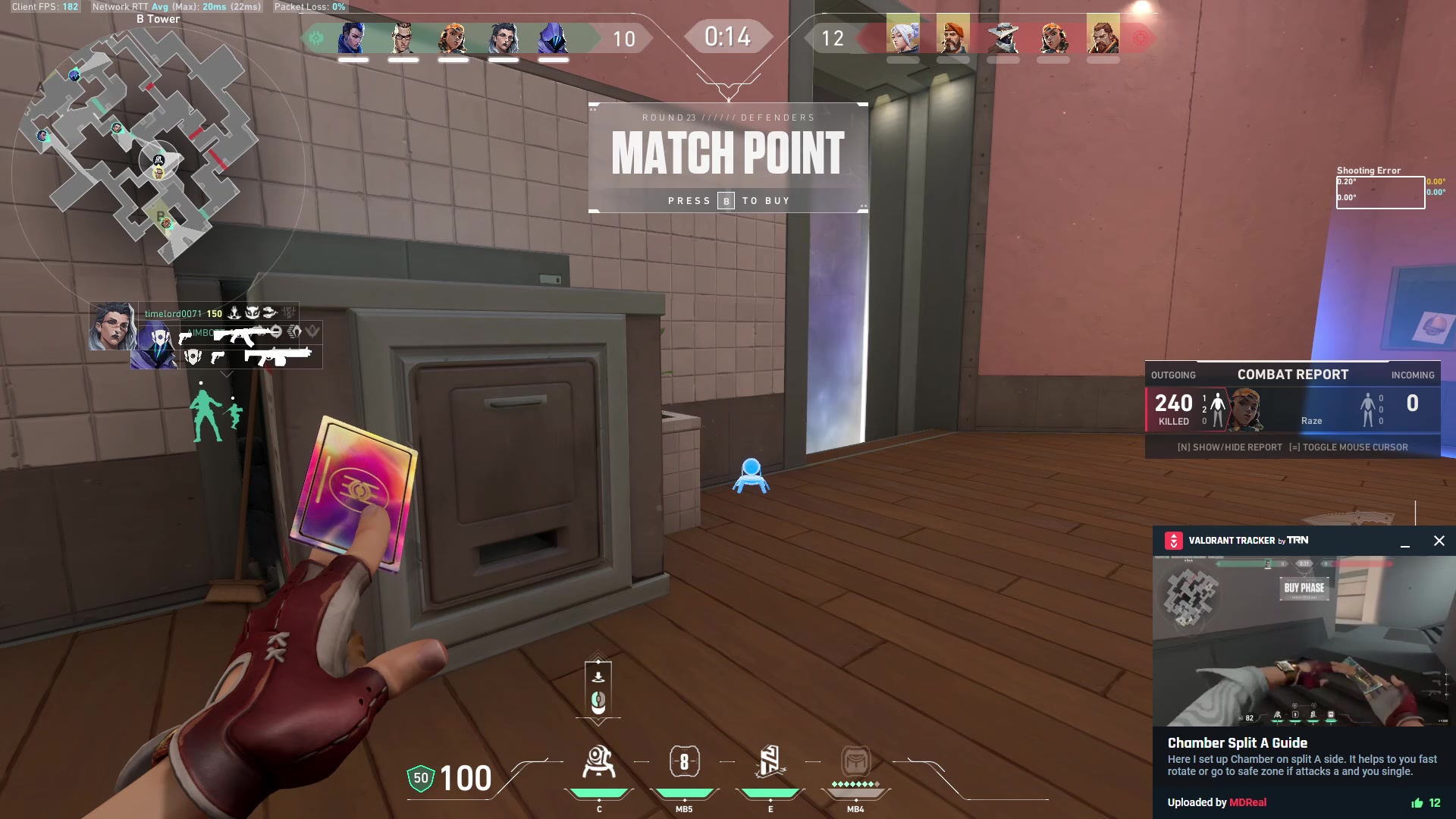Select the Trademark C ability icon
The width and height of the screenshot is (1456, 819).
click(599, 762)
